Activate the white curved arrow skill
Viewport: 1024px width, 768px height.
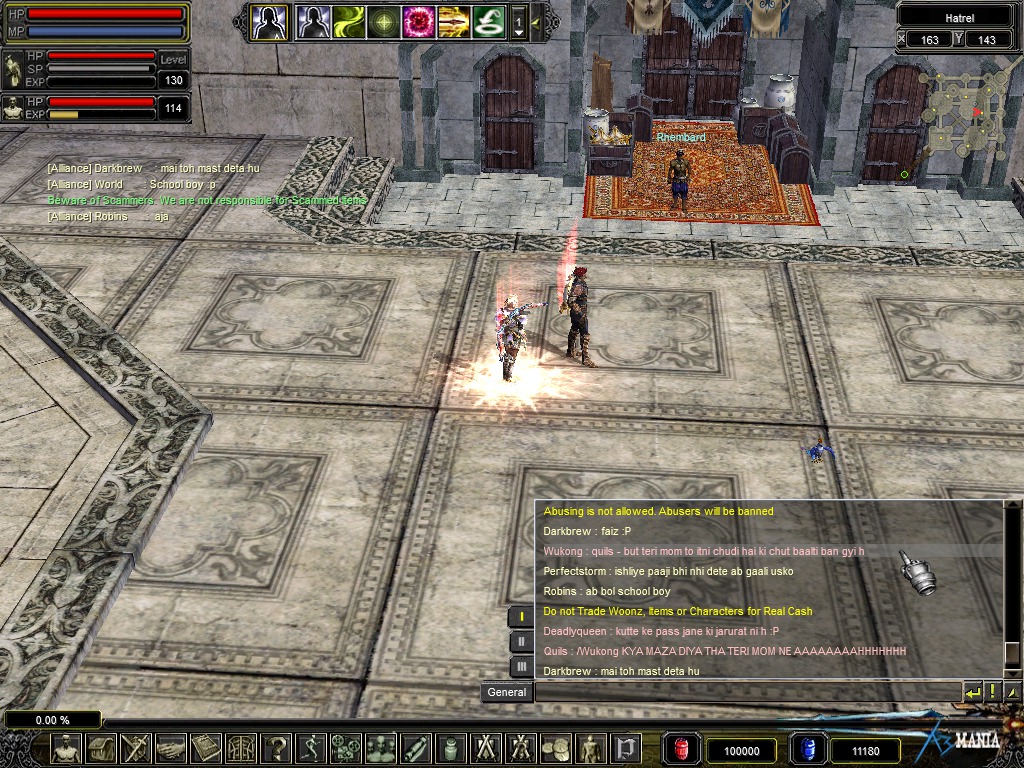pos(489,22)
